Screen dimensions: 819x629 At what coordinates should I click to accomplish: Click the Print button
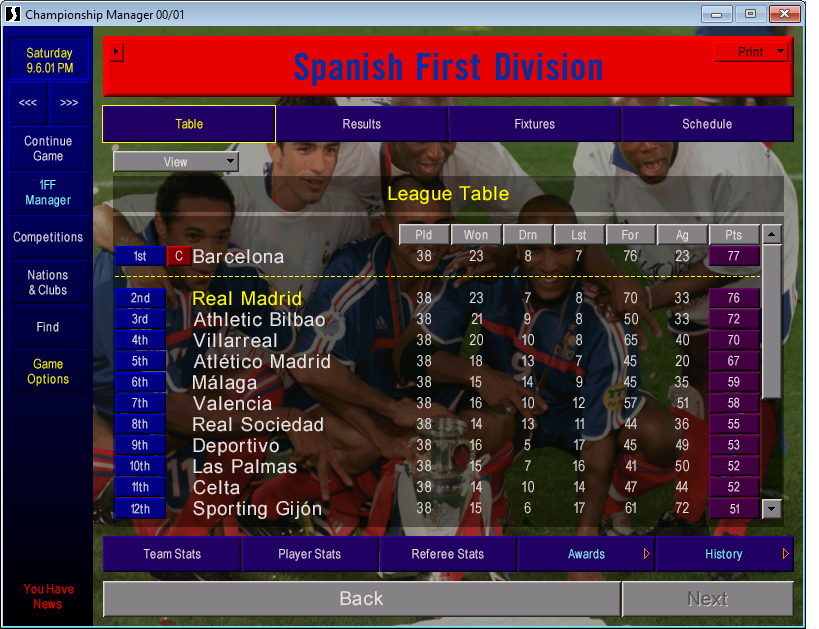(752, 52)
